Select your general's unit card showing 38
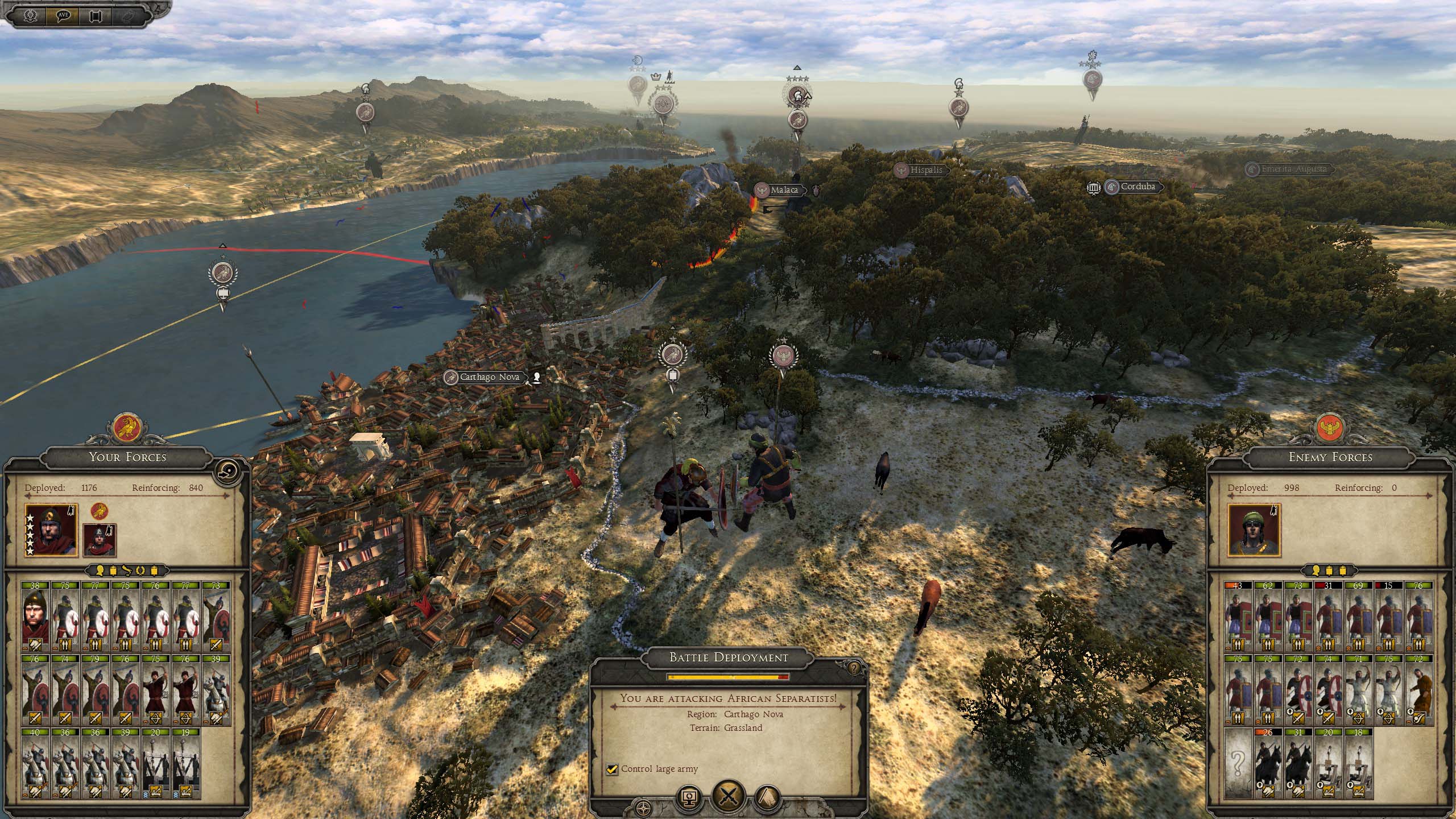Screen dimensions: 1456x819 tap(35, 617)
